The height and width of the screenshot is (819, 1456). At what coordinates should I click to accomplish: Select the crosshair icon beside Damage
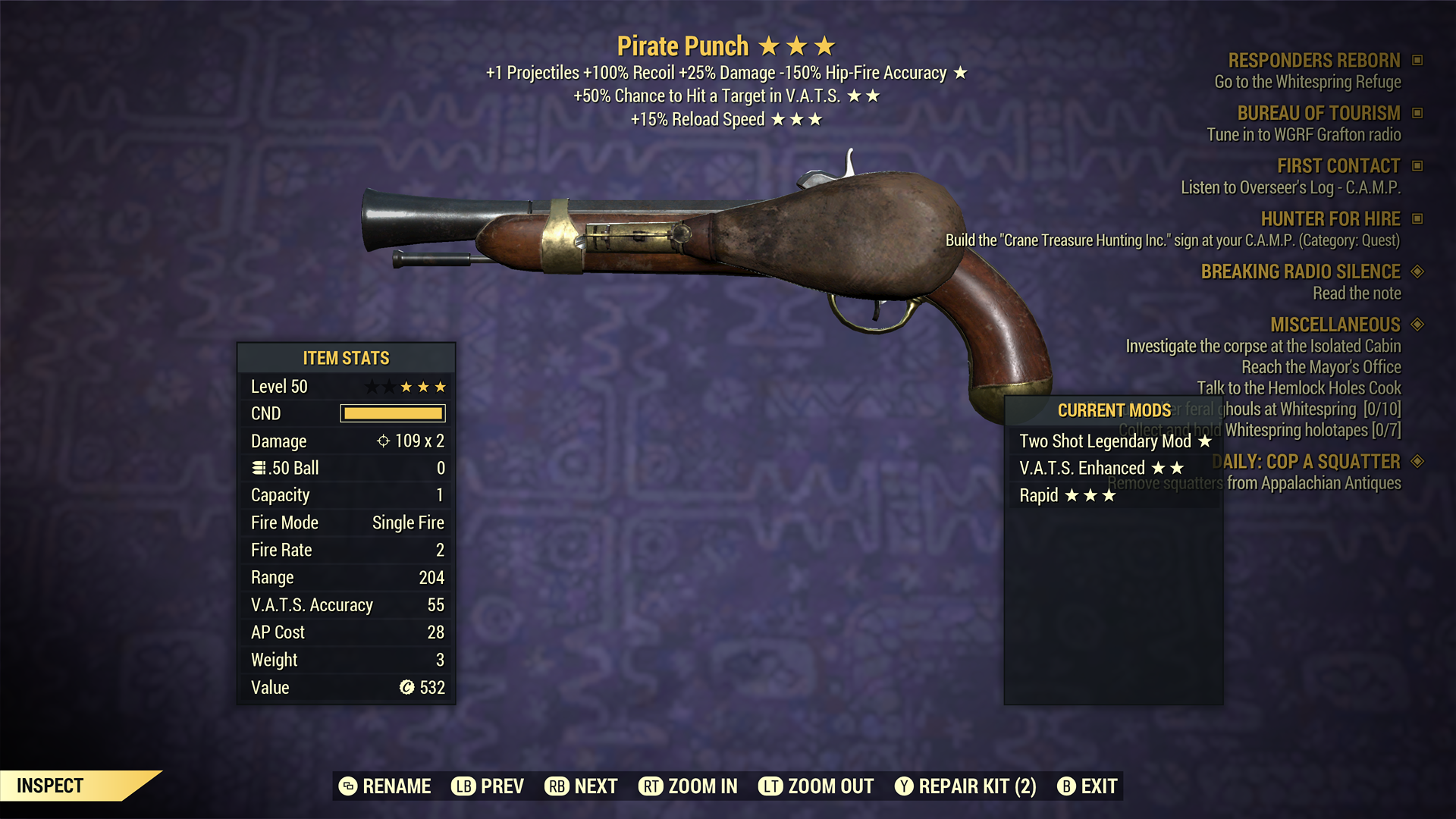coord(384,441)
